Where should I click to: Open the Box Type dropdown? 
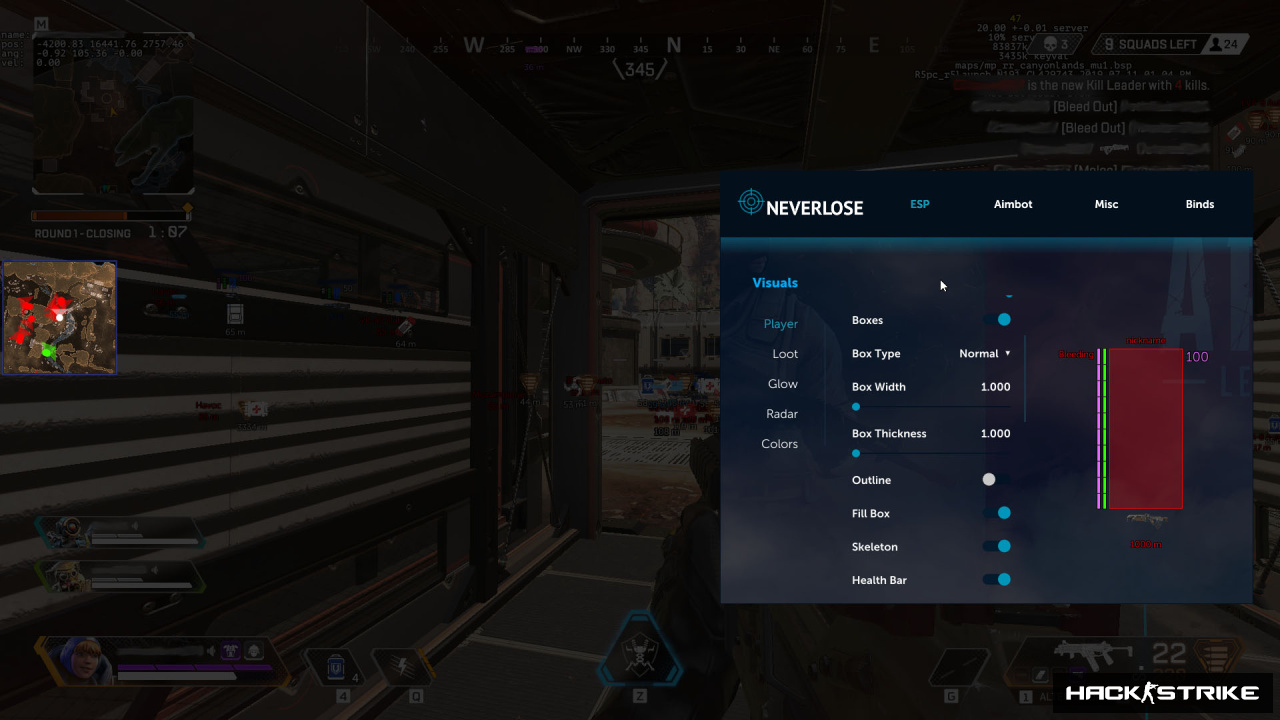pyautogui.click(x=985, y=354)
